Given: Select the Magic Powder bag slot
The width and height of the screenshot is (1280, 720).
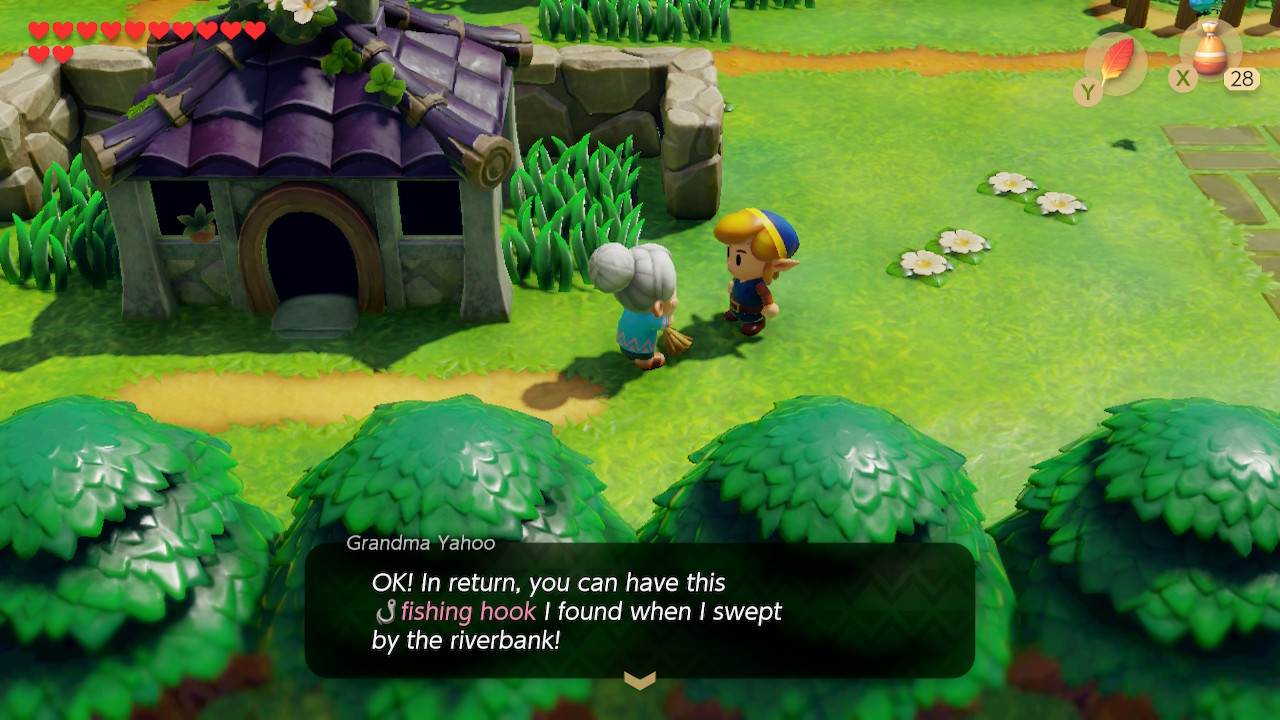Looking at the screenshot, I should click(1211, 52).
